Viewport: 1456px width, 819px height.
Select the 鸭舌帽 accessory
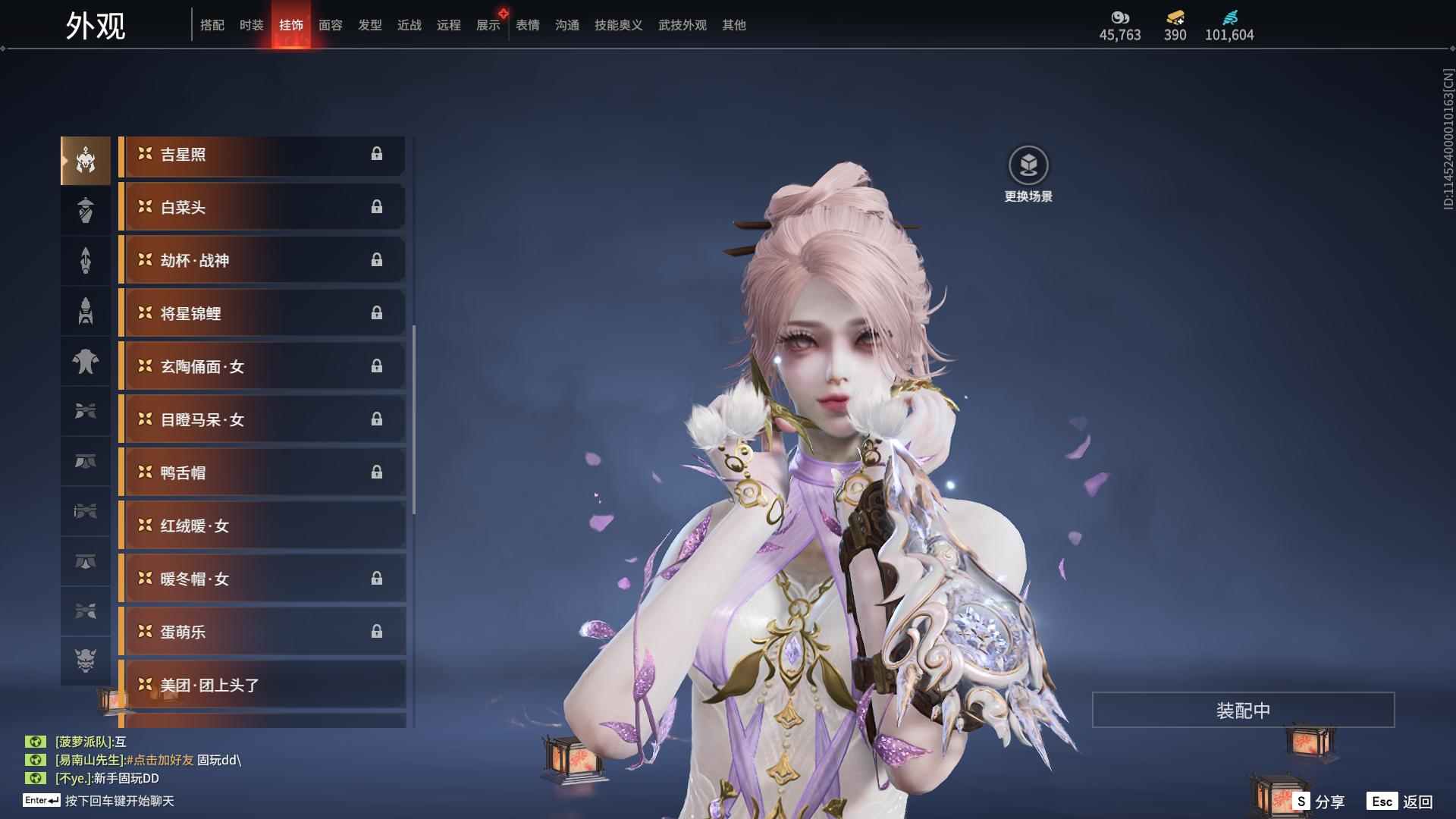coord(262,473)
